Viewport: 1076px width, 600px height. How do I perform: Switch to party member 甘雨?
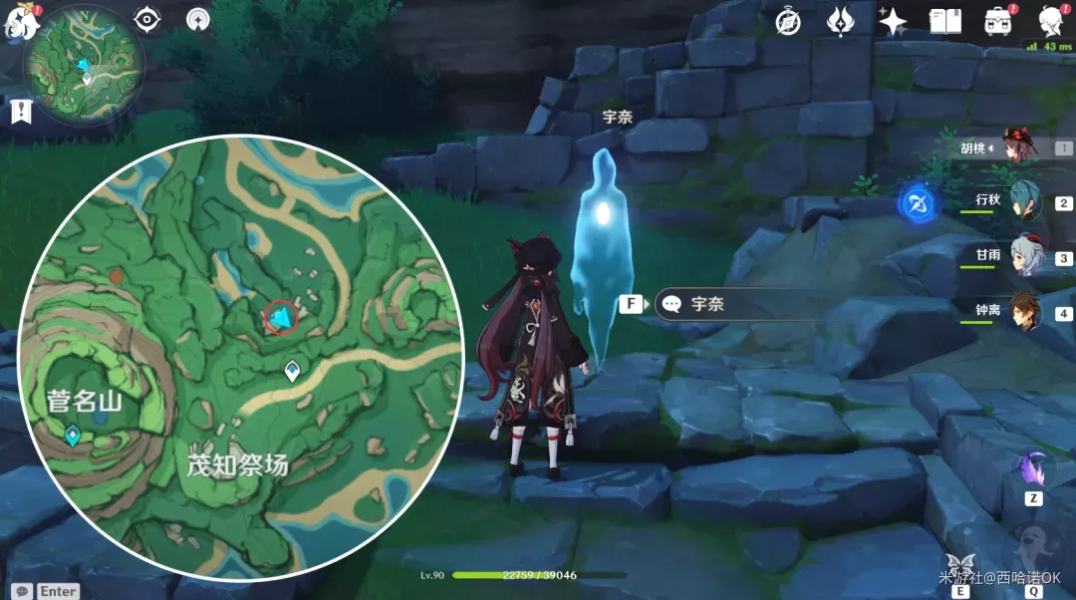[x=1025, y=256]
